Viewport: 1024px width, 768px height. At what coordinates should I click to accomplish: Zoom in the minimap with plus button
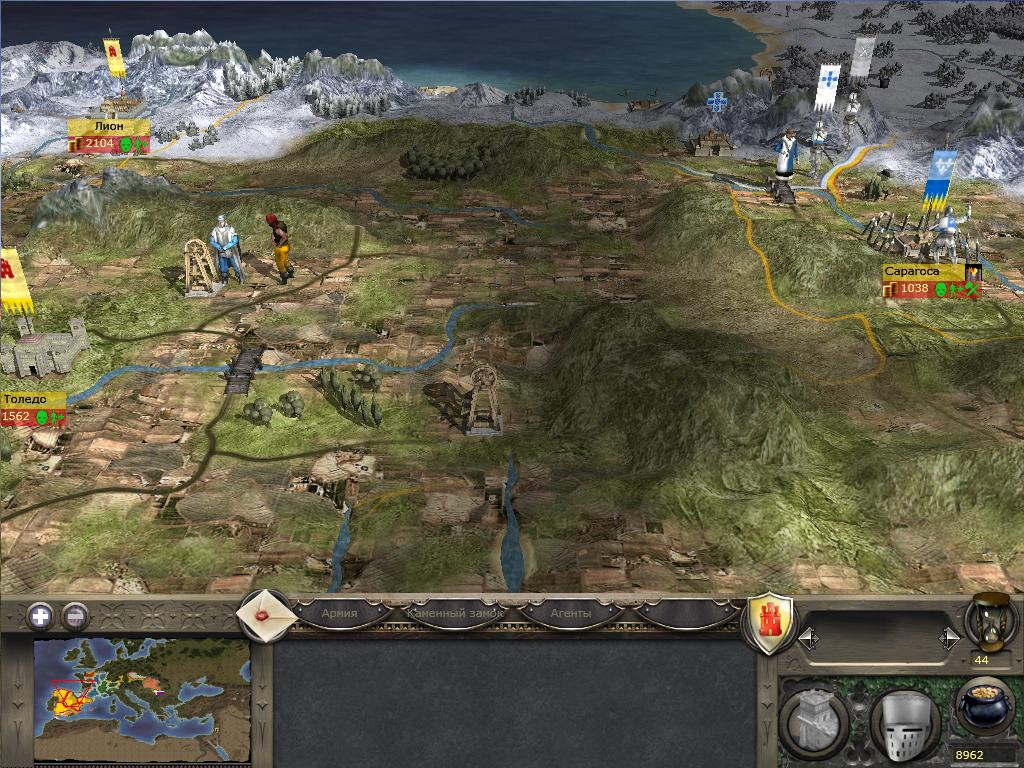pyautogui.click(x=41, y=616)
